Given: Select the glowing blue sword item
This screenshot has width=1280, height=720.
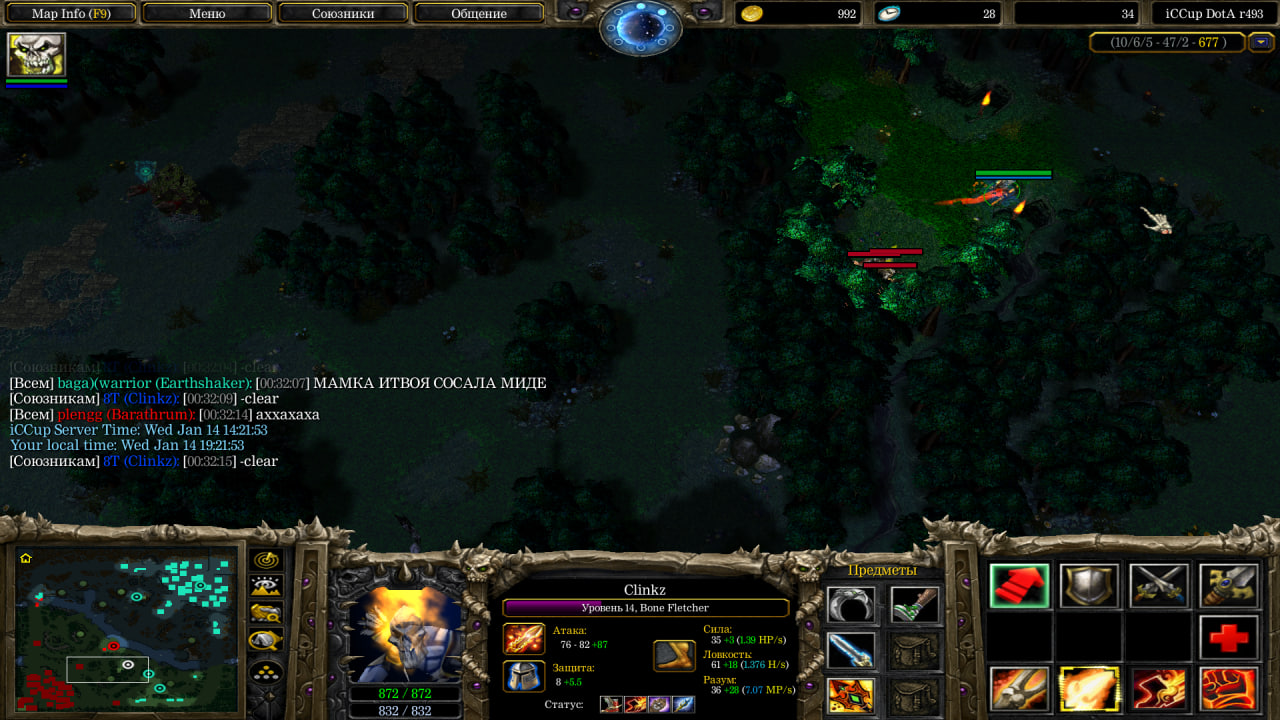Looking at the screenshot, I should [x=851, y=650].
